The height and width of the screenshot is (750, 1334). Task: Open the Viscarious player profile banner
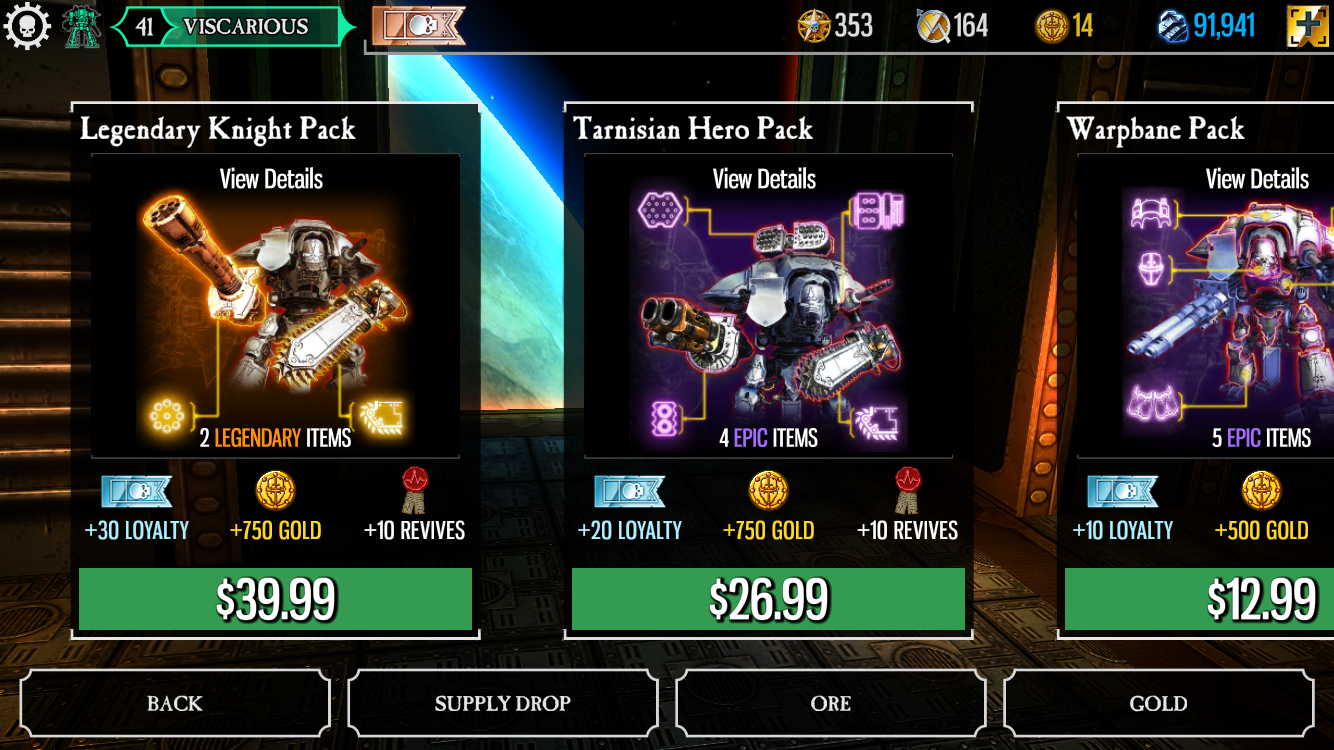pyautogui.click(x=234, y=27)
